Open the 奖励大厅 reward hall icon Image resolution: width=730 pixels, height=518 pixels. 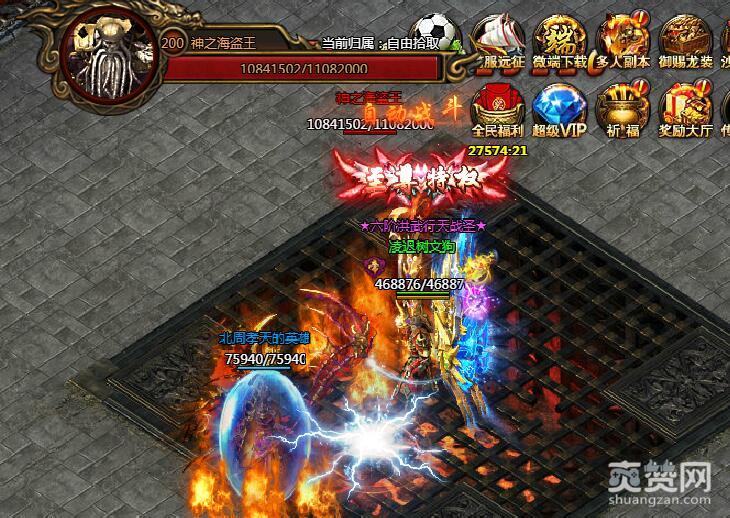click(x=686, y=108)
